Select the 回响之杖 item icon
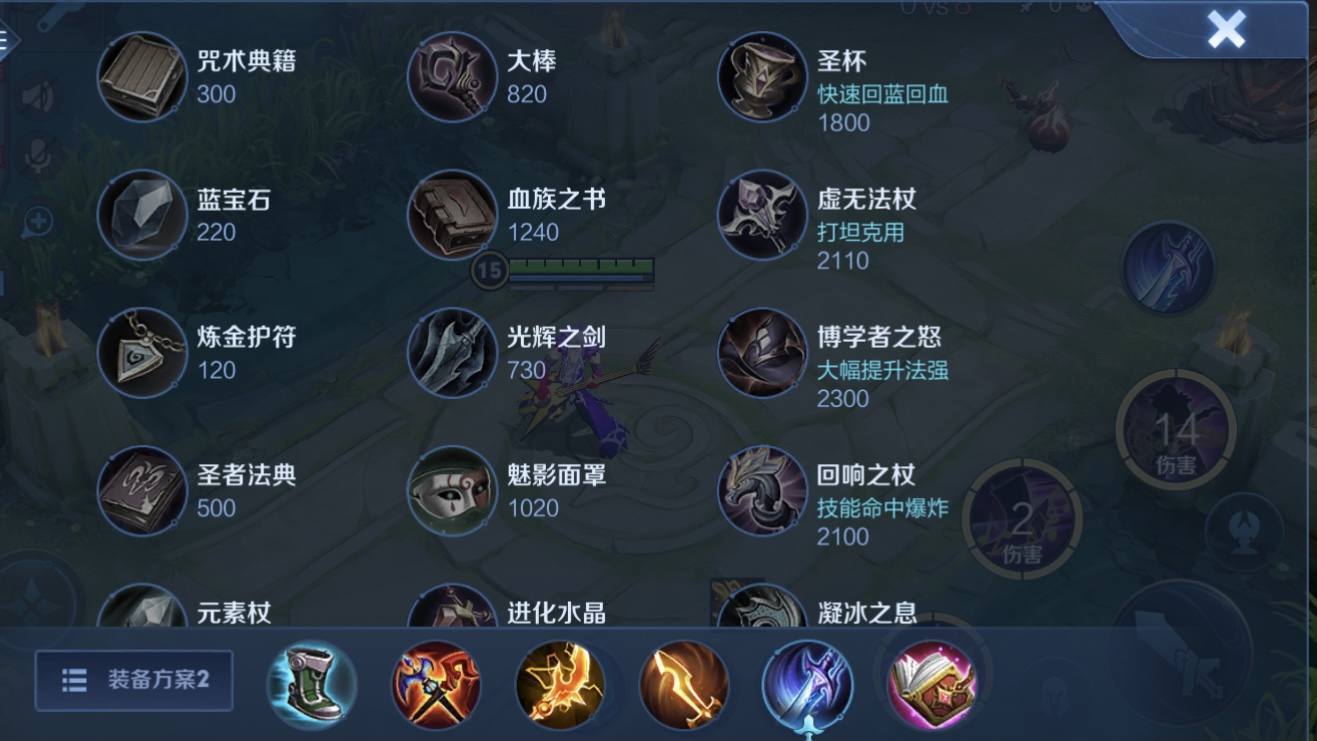The image size is (1317, 741). (761, 491)
